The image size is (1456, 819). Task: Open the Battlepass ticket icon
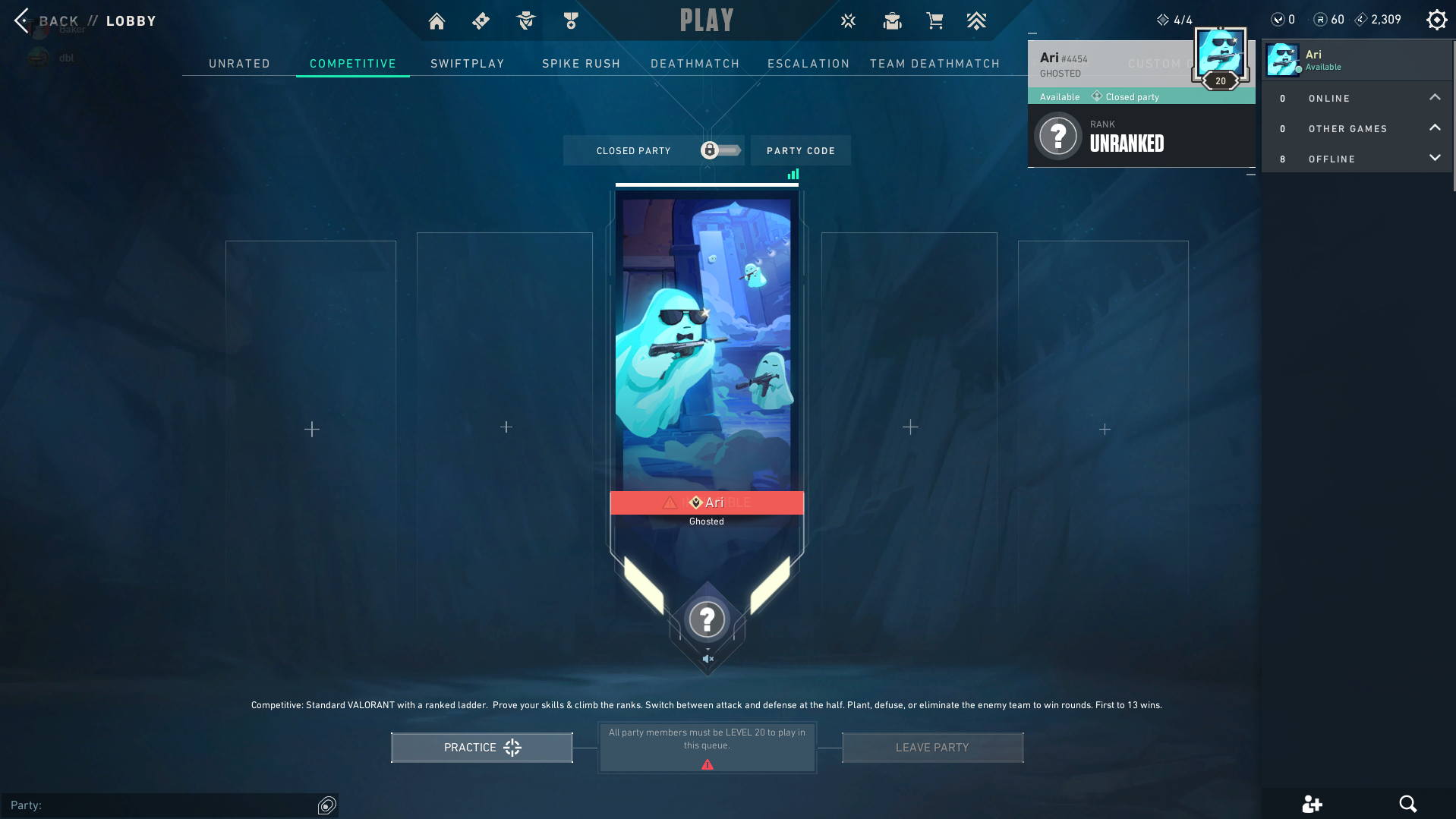480,20
